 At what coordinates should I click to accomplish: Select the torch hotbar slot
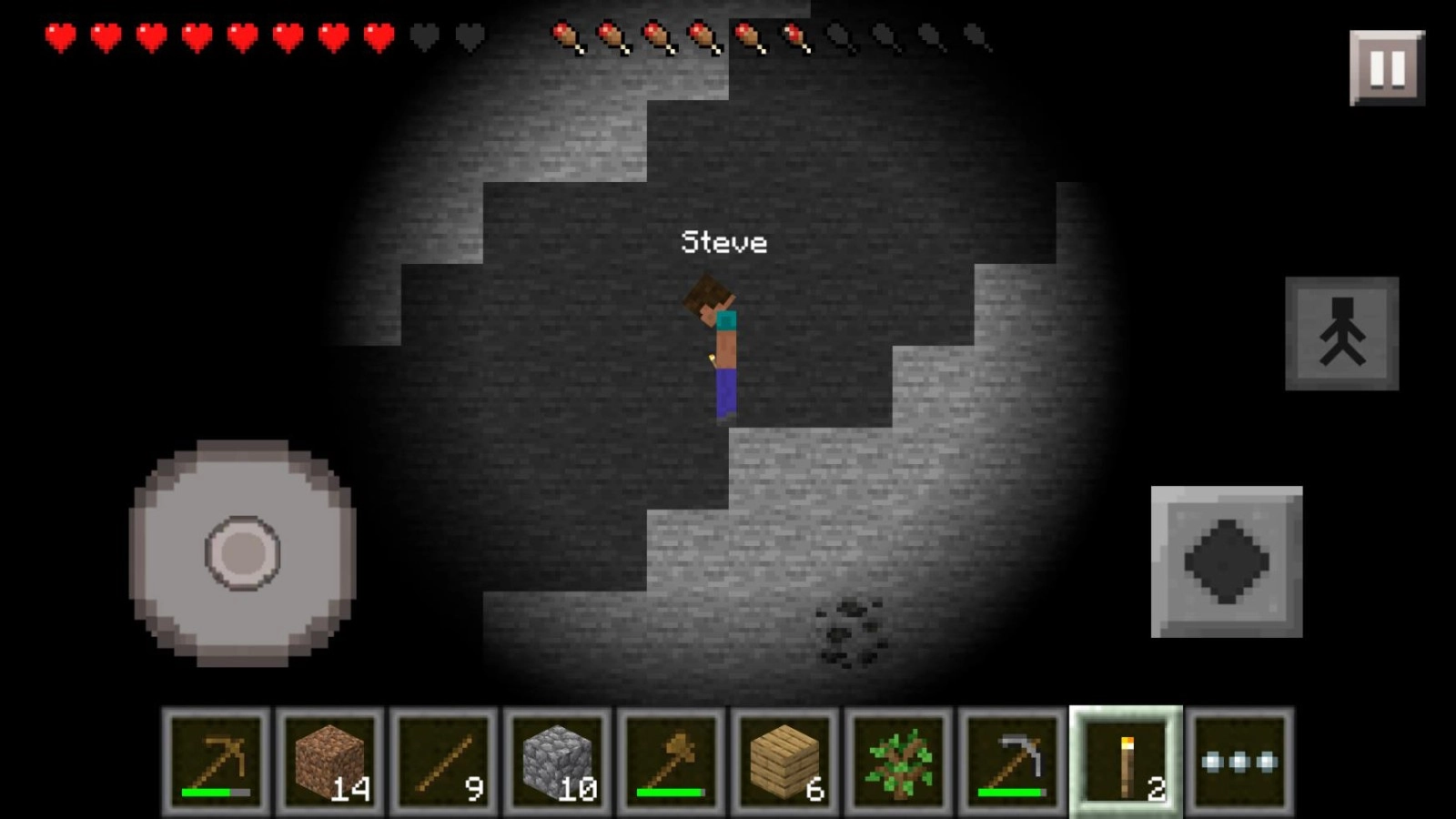[1127, 762]
